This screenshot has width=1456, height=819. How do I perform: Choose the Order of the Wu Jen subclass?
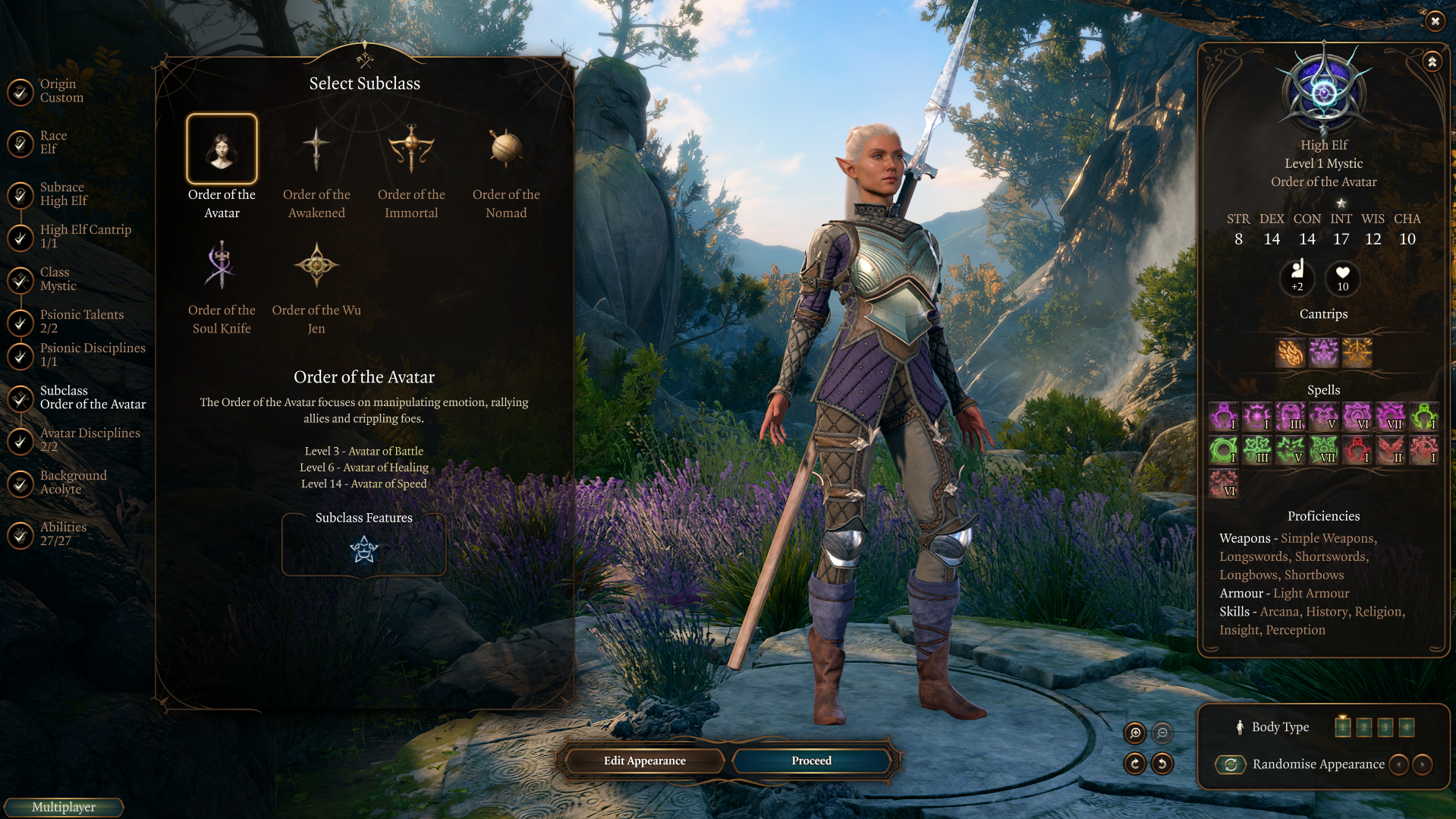pos(316,266)
